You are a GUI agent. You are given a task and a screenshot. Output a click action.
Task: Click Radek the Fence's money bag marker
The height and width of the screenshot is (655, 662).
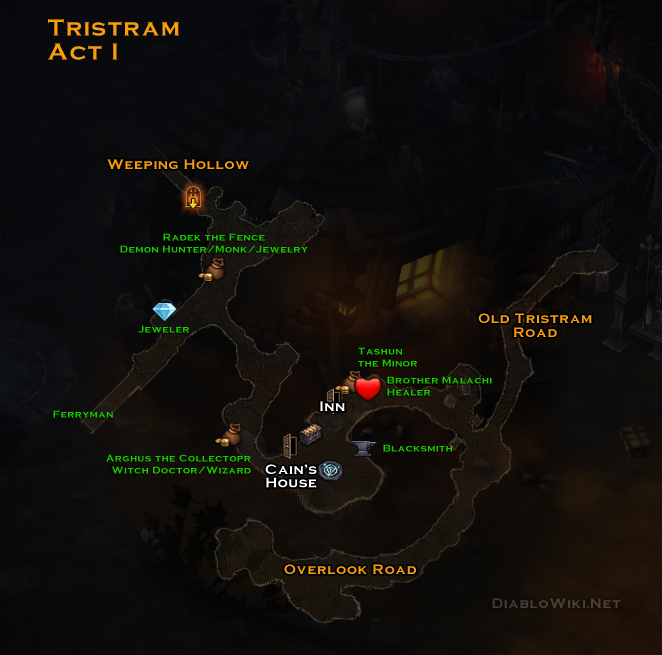[x=215, y=268]
